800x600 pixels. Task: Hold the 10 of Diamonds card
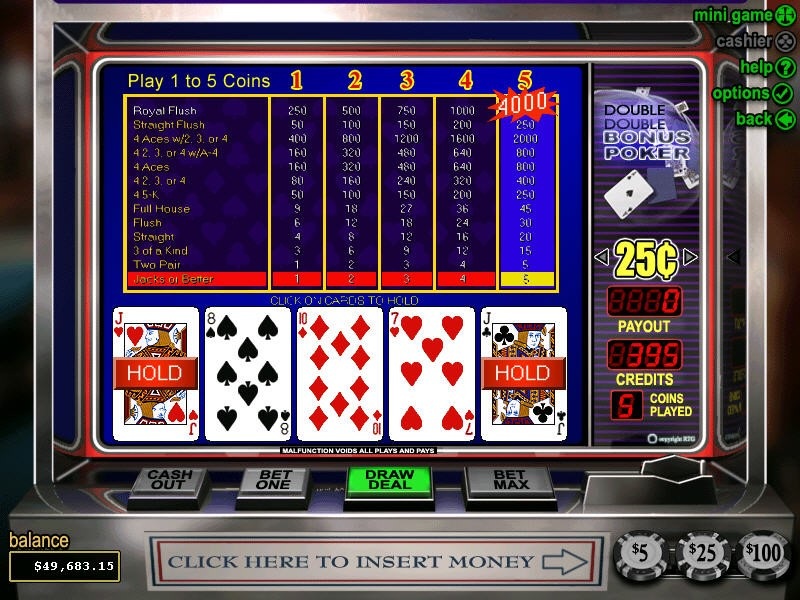[x=340, y=373]
